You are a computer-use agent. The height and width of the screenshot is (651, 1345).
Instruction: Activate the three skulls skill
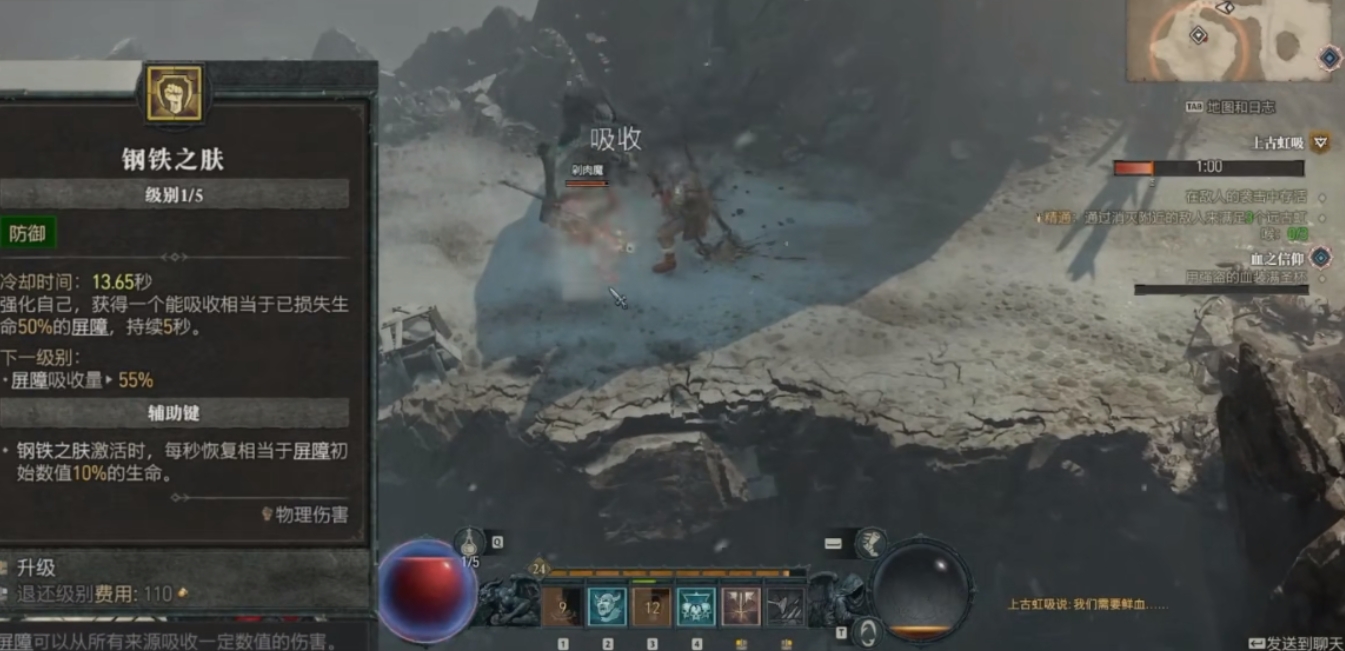pyautogui.click(x=697, y=607)
